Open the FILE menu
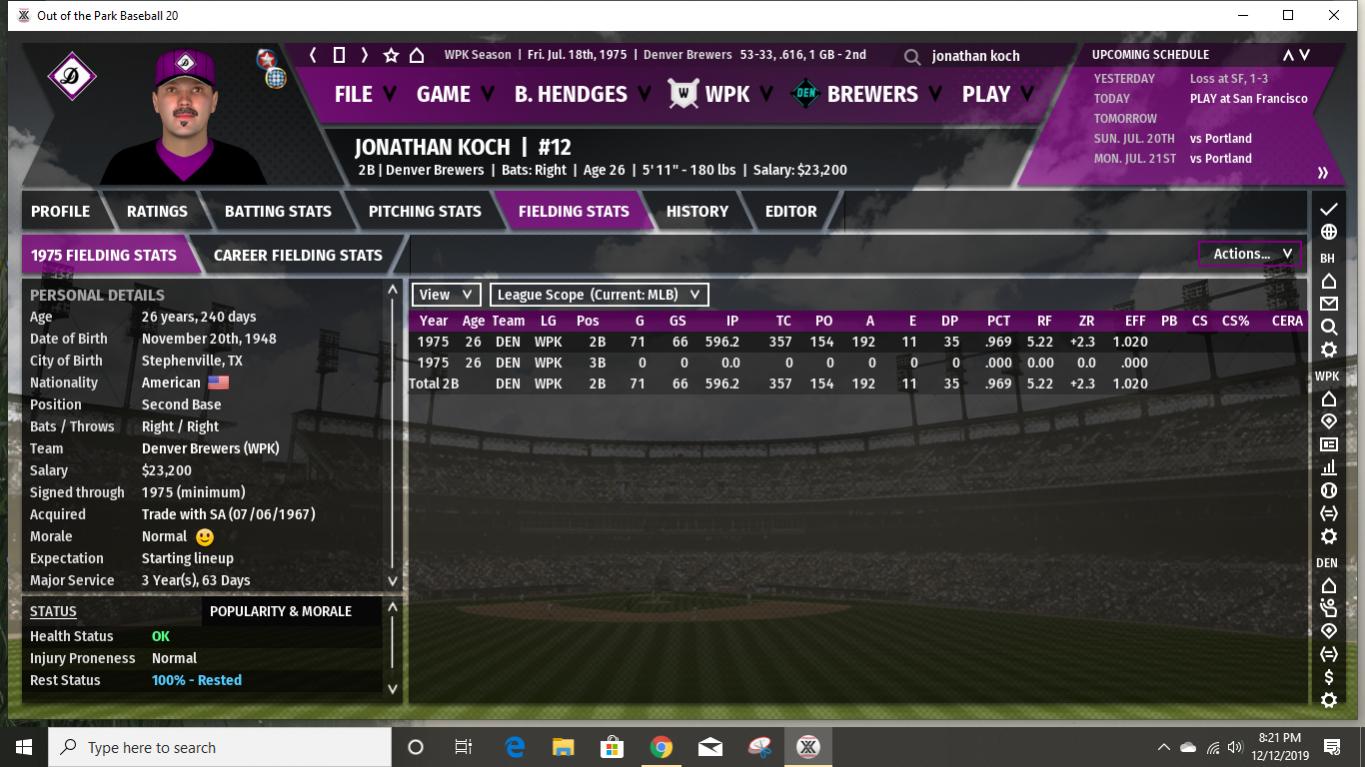The height and width of the screenshot is (767, 1365). pyautogui.click(x=354, y=94)
